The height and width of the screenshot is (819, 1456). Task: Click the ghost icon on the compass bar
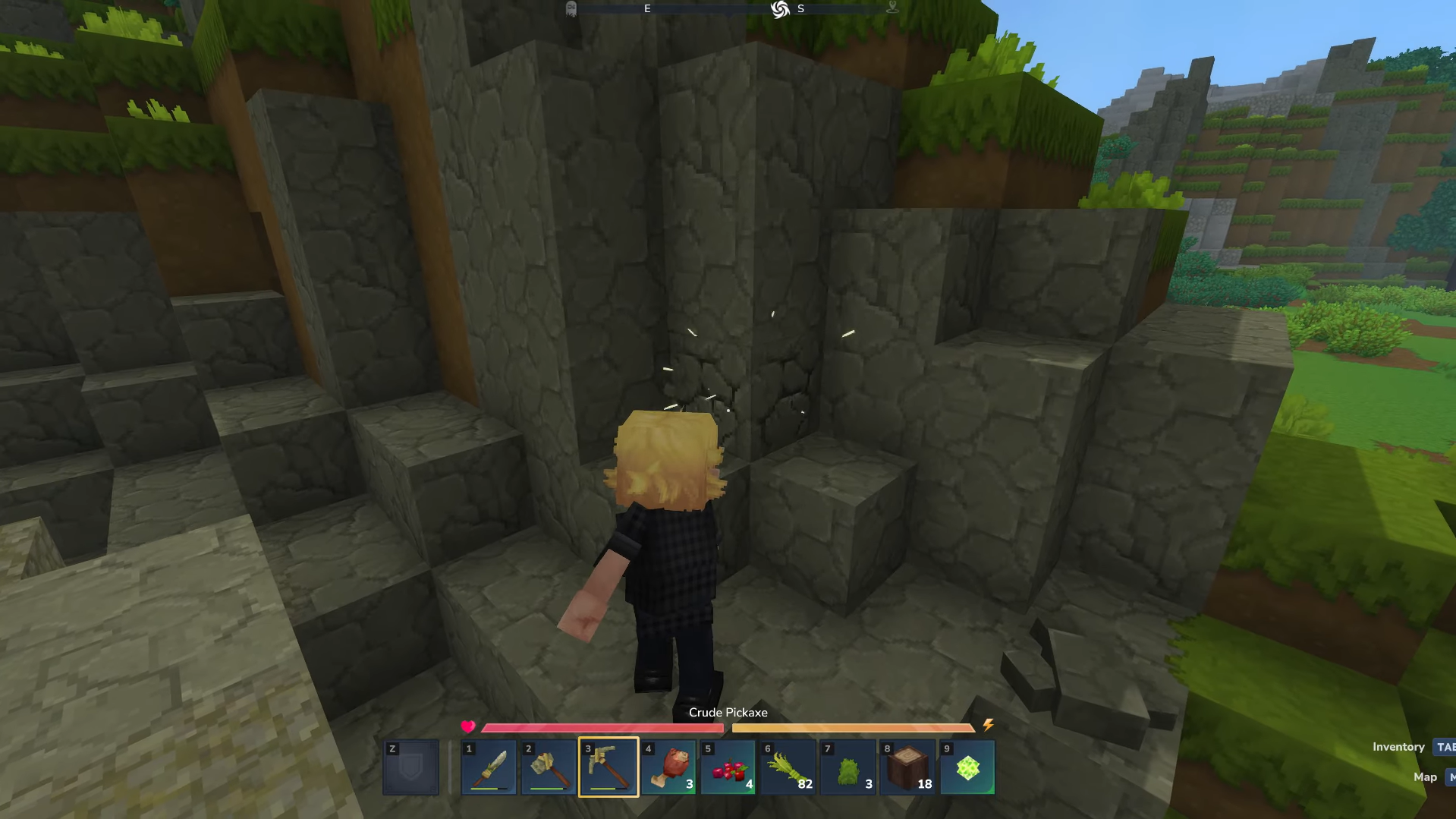point(571,8)
